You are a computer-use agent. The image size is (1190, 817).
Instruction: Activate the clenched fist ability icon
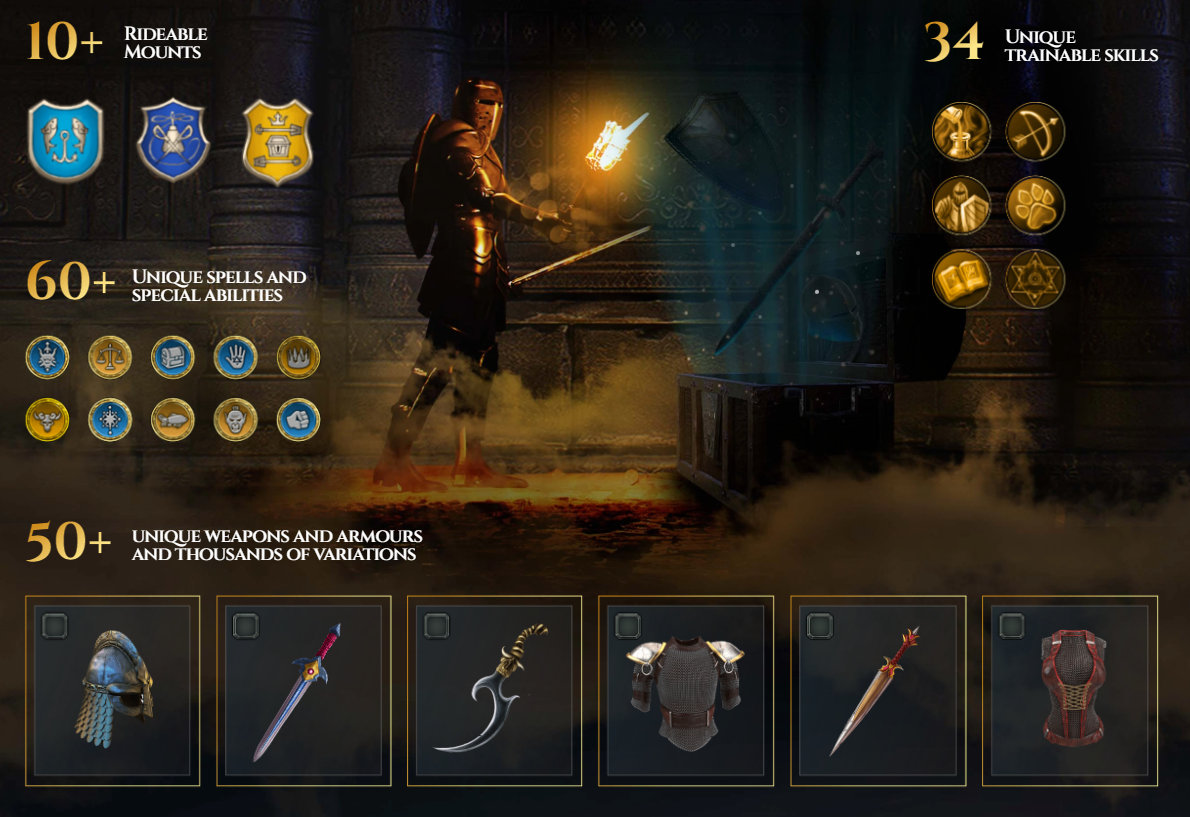click(x=297, y=420)
